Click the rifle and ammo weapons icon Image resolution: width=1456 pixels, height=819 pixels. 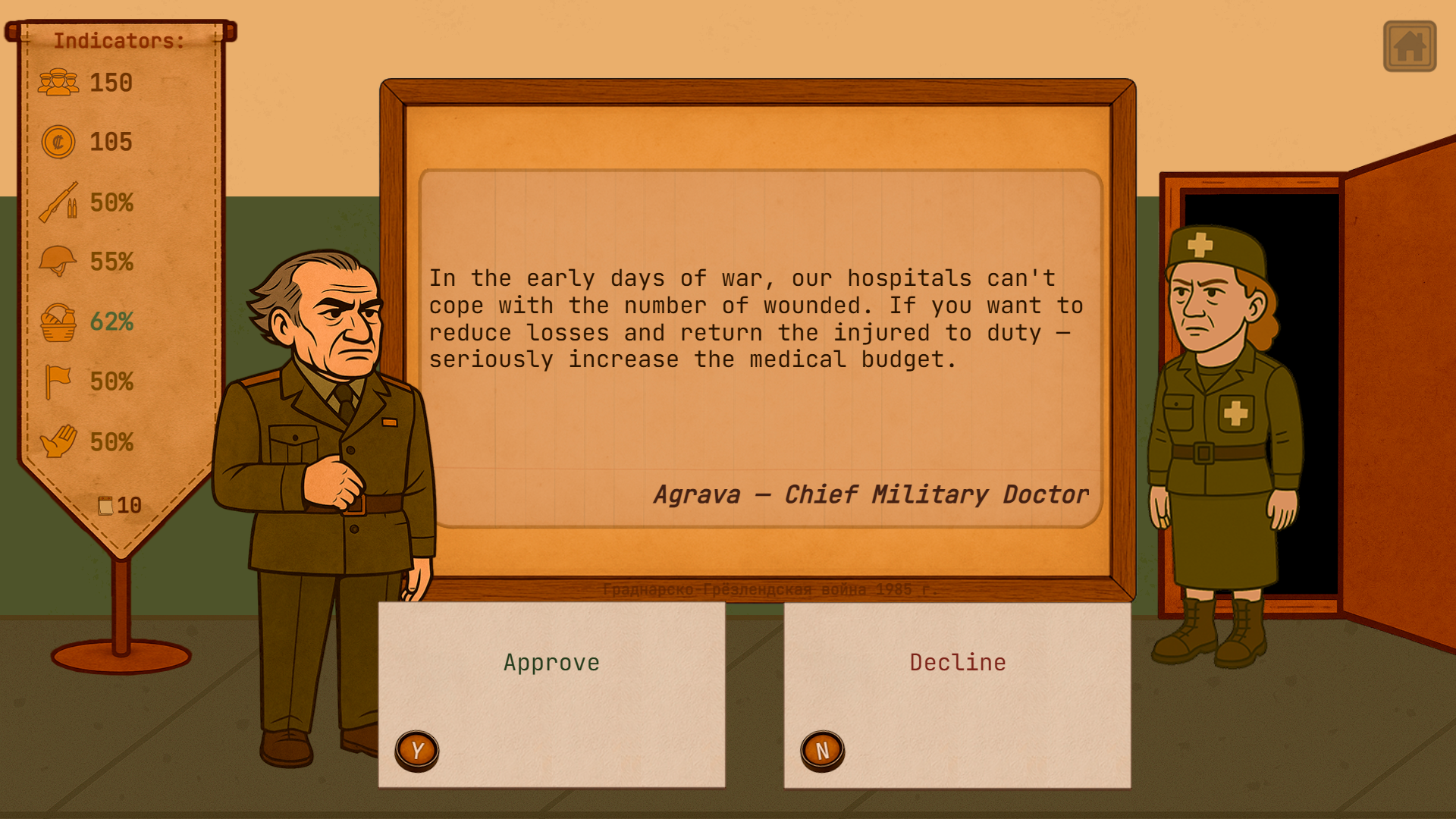59,202
